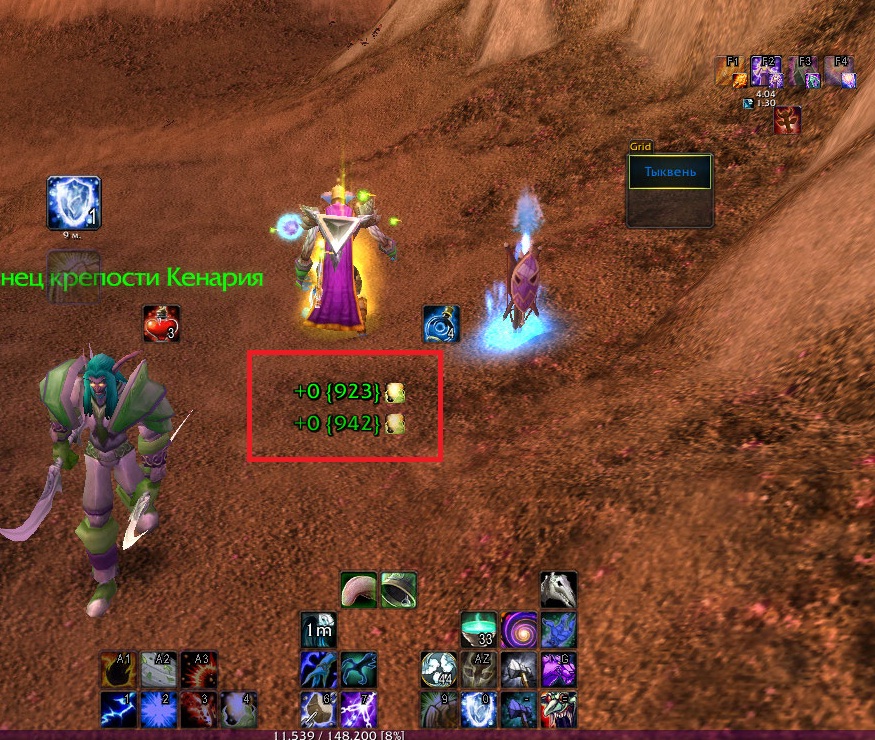Activate the purple spiral ability
Screen dimensions: 875x740
519,630
